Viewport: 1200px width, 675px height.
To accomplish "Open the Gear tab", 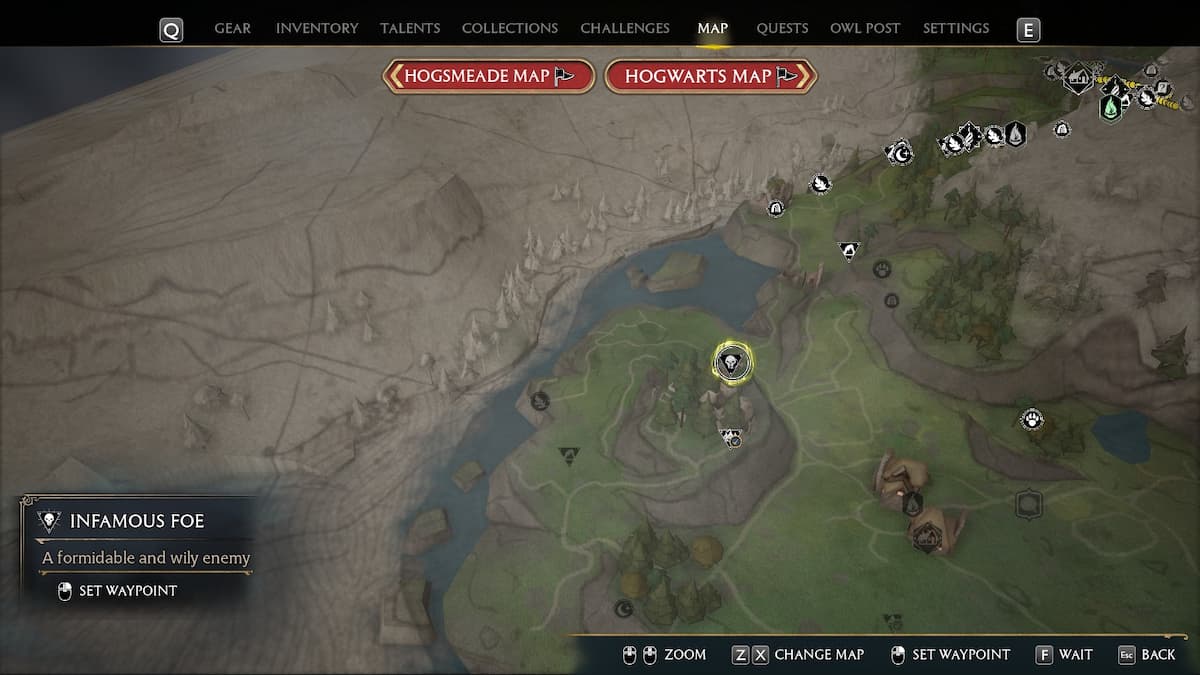I will (232, 28).
